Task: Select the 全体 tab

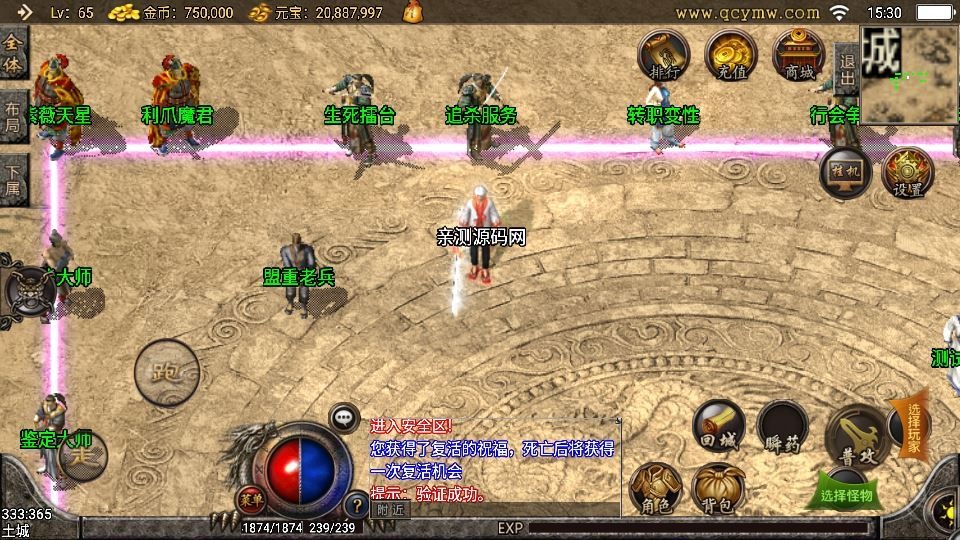Action: click(13, 52)
